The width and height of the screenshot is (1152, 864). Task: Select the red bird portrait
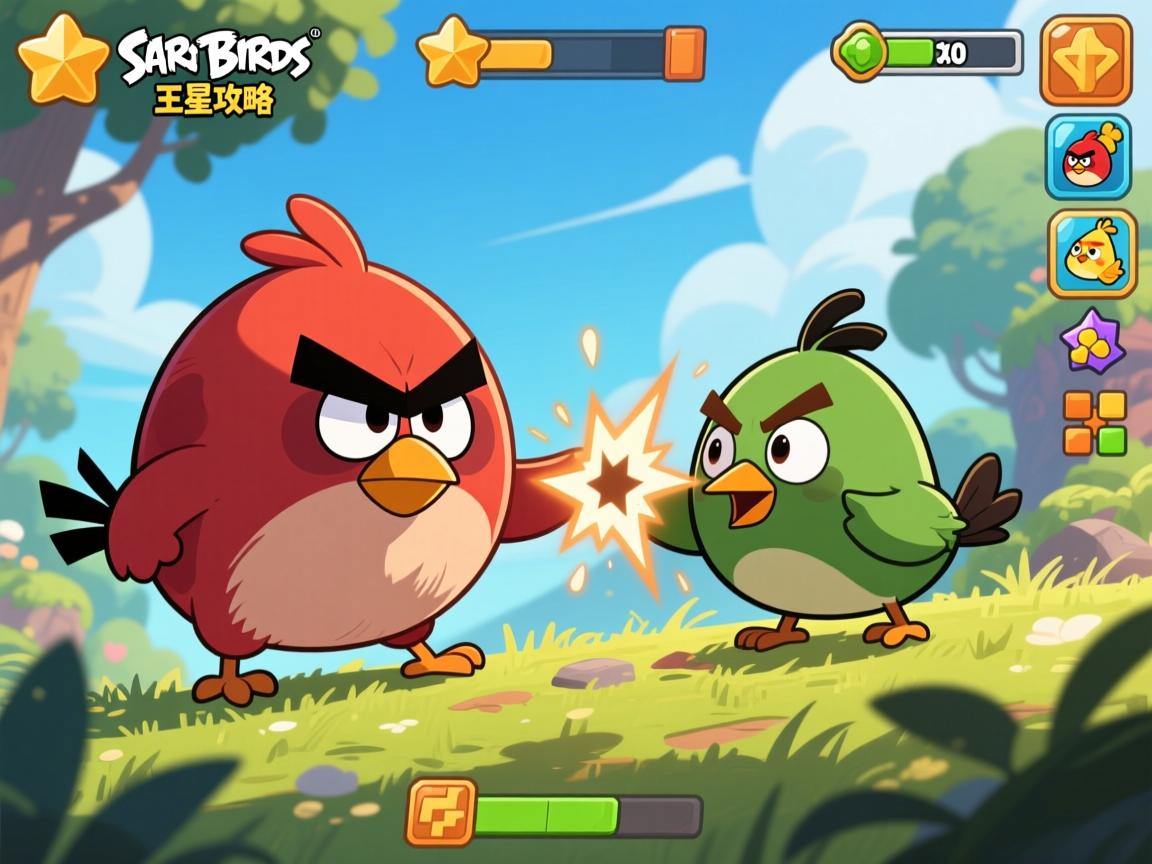[1088, 157]
